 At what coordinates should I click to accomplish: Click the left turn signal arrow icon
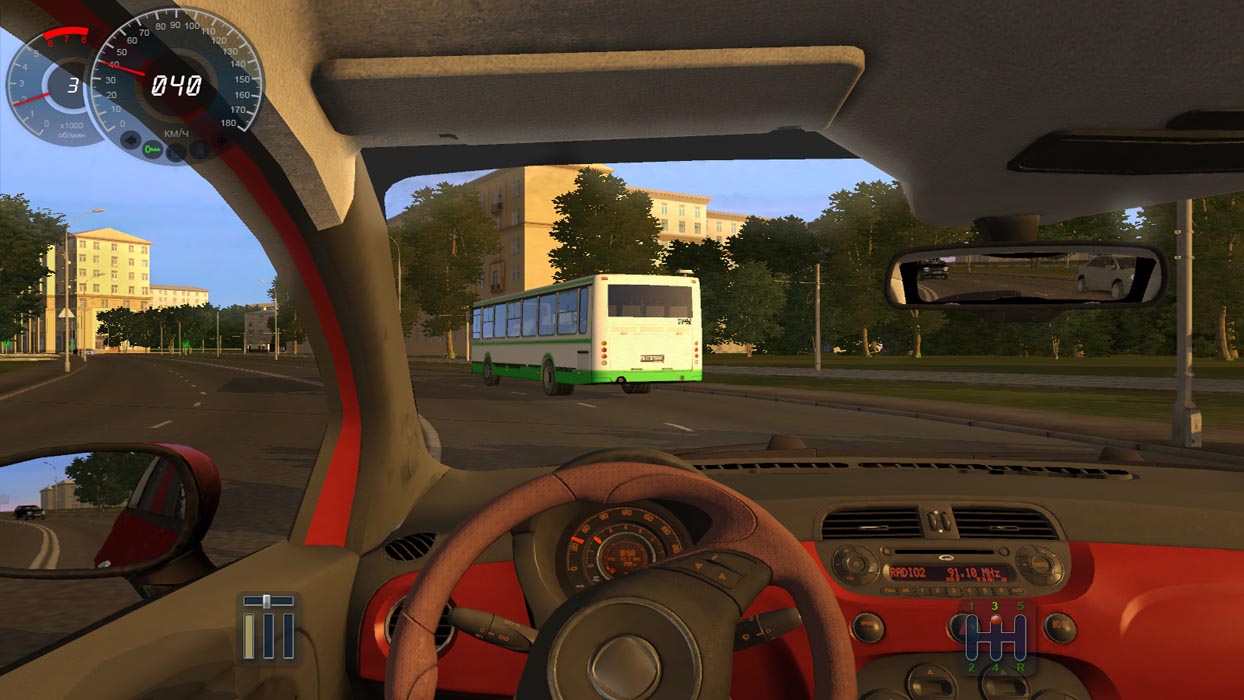[x=129, y=141]
